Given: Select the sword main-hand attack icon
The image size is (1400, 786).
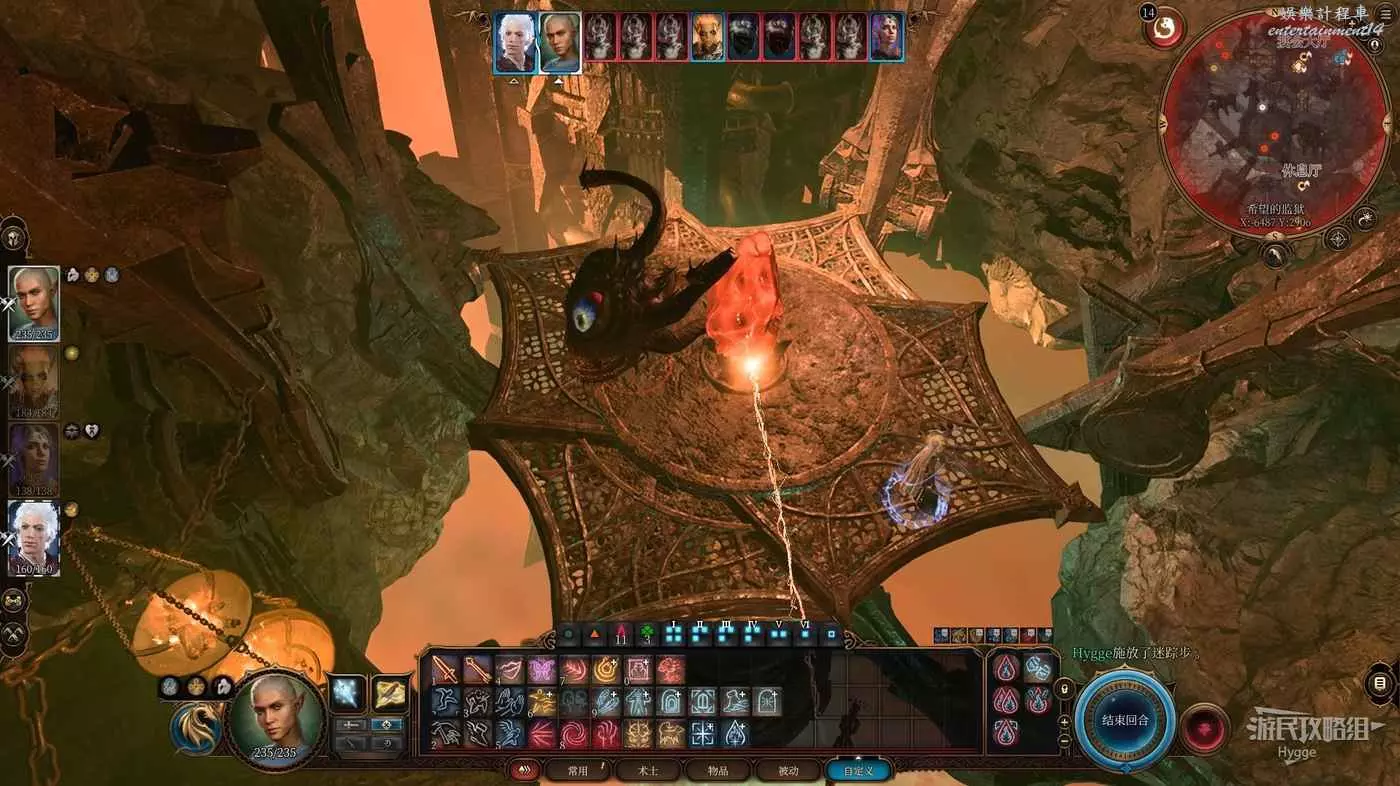Looking at the screenshot, I should click(446, 669).
